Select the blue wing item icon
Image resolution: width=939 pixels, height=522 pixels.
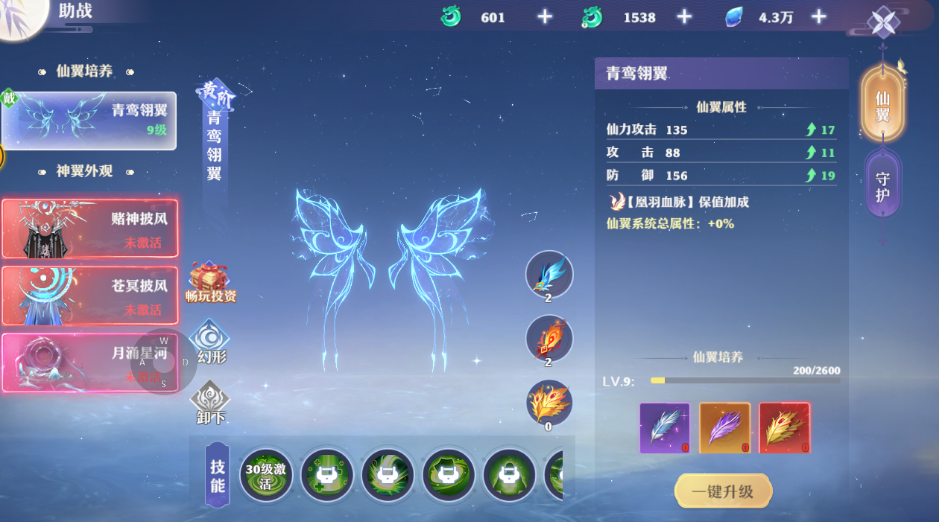coord(549,275)
